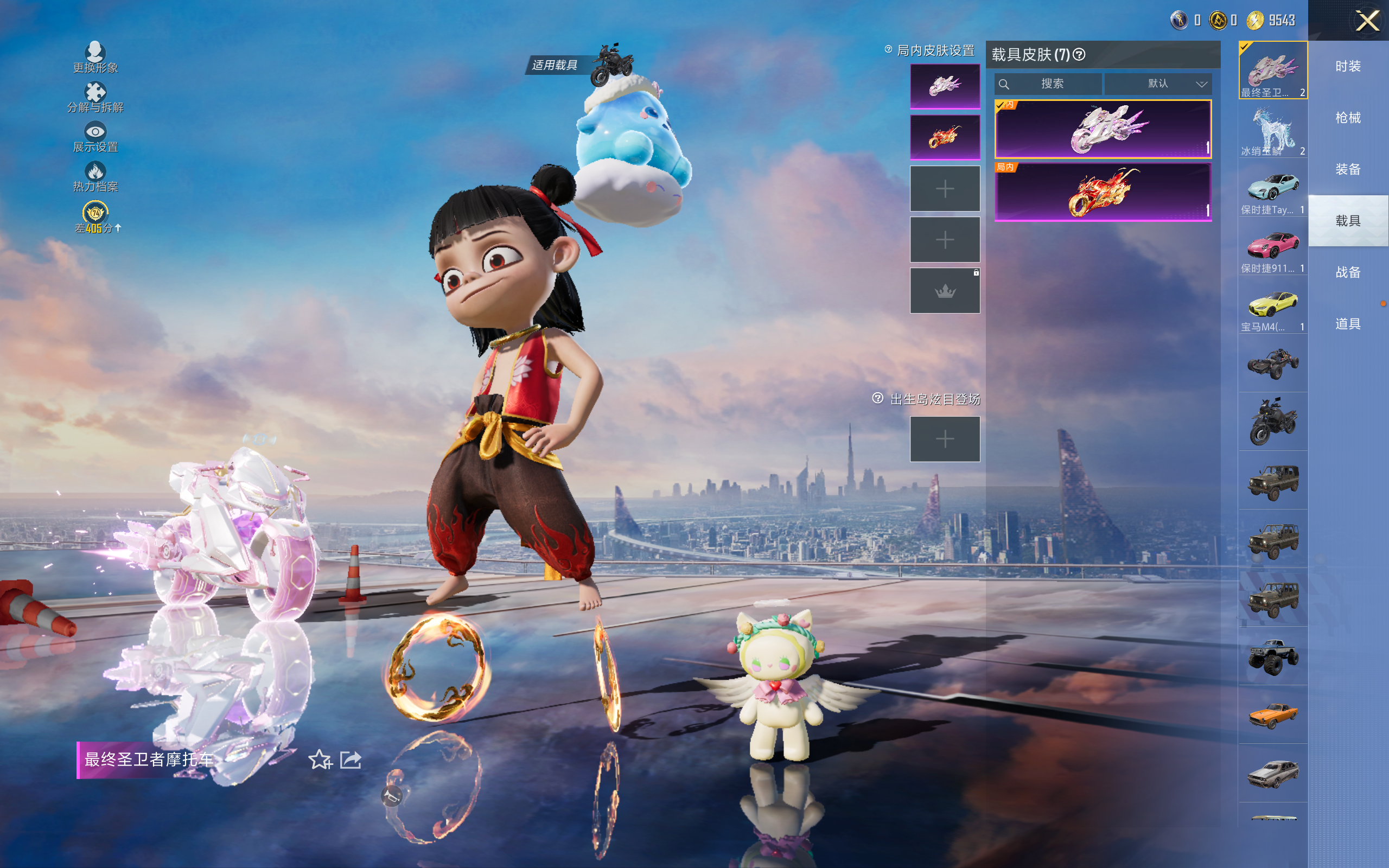Image resolution: width=1389 pixels, height=868 pixels.
Task: Choose the yellow 宝马M4 car thumbnail
Action: (1272, 307)
